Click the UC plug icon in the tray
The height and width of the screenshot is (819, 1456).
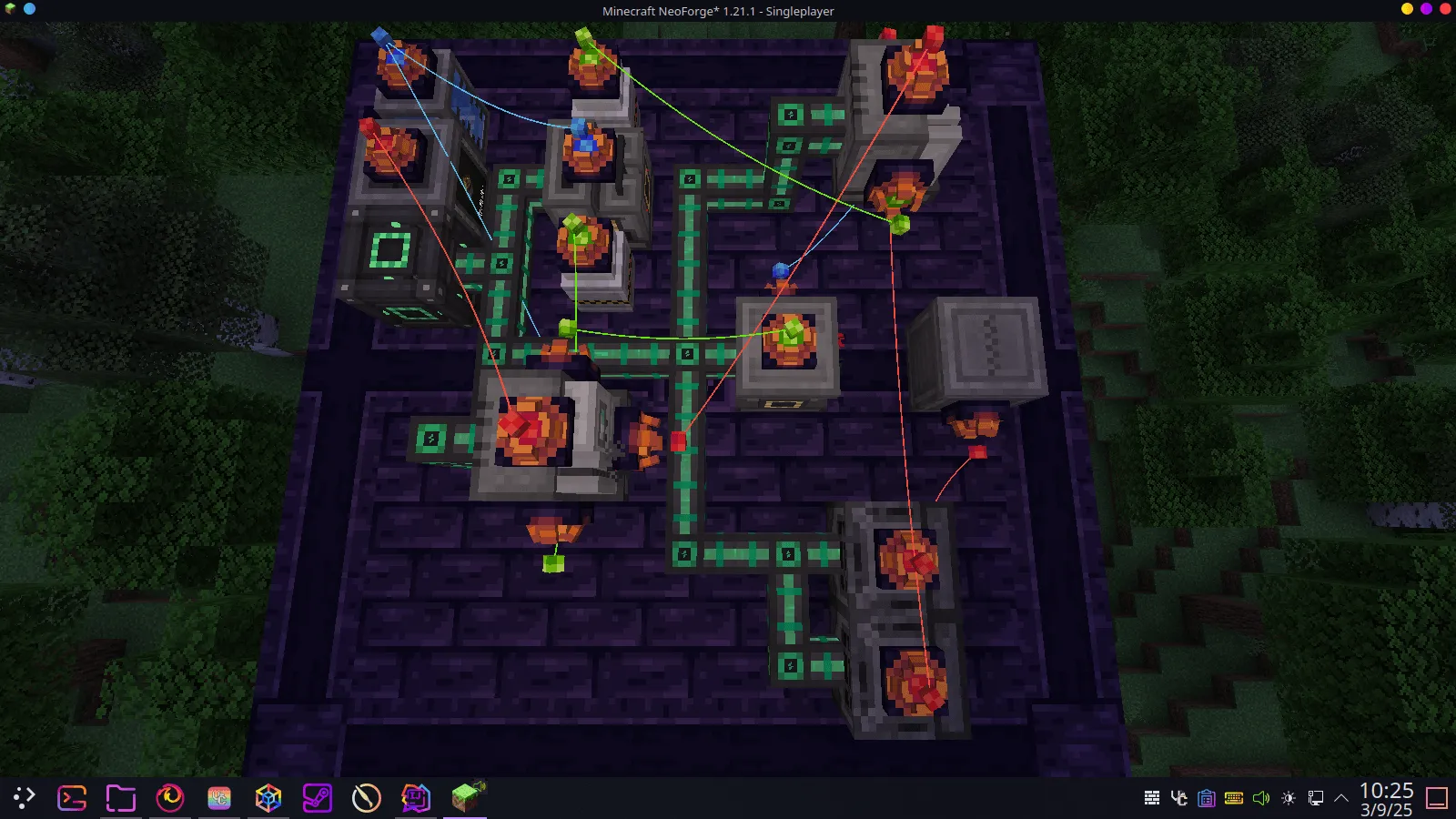click(1178, 798)
